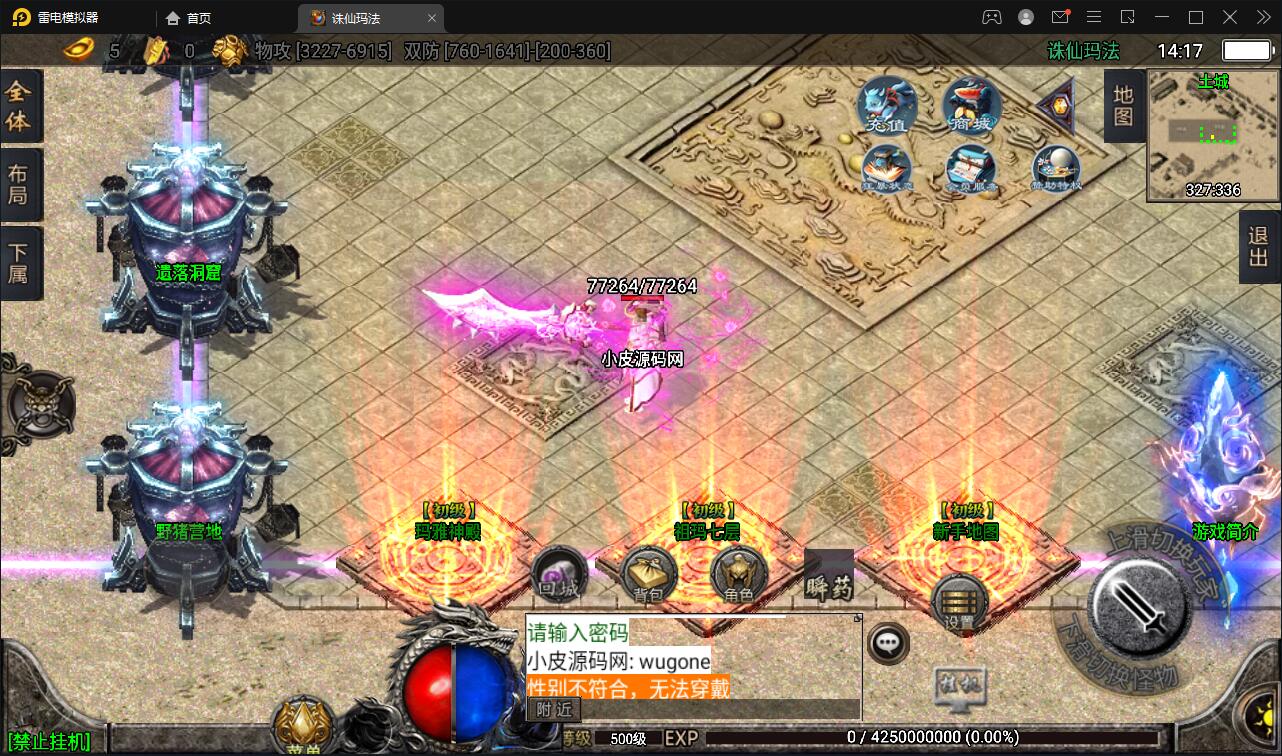Image resolution: width=1282 pixels, height=756 pixels.
Task: Click the 土城 minimap
Action: click(1212, 135)
